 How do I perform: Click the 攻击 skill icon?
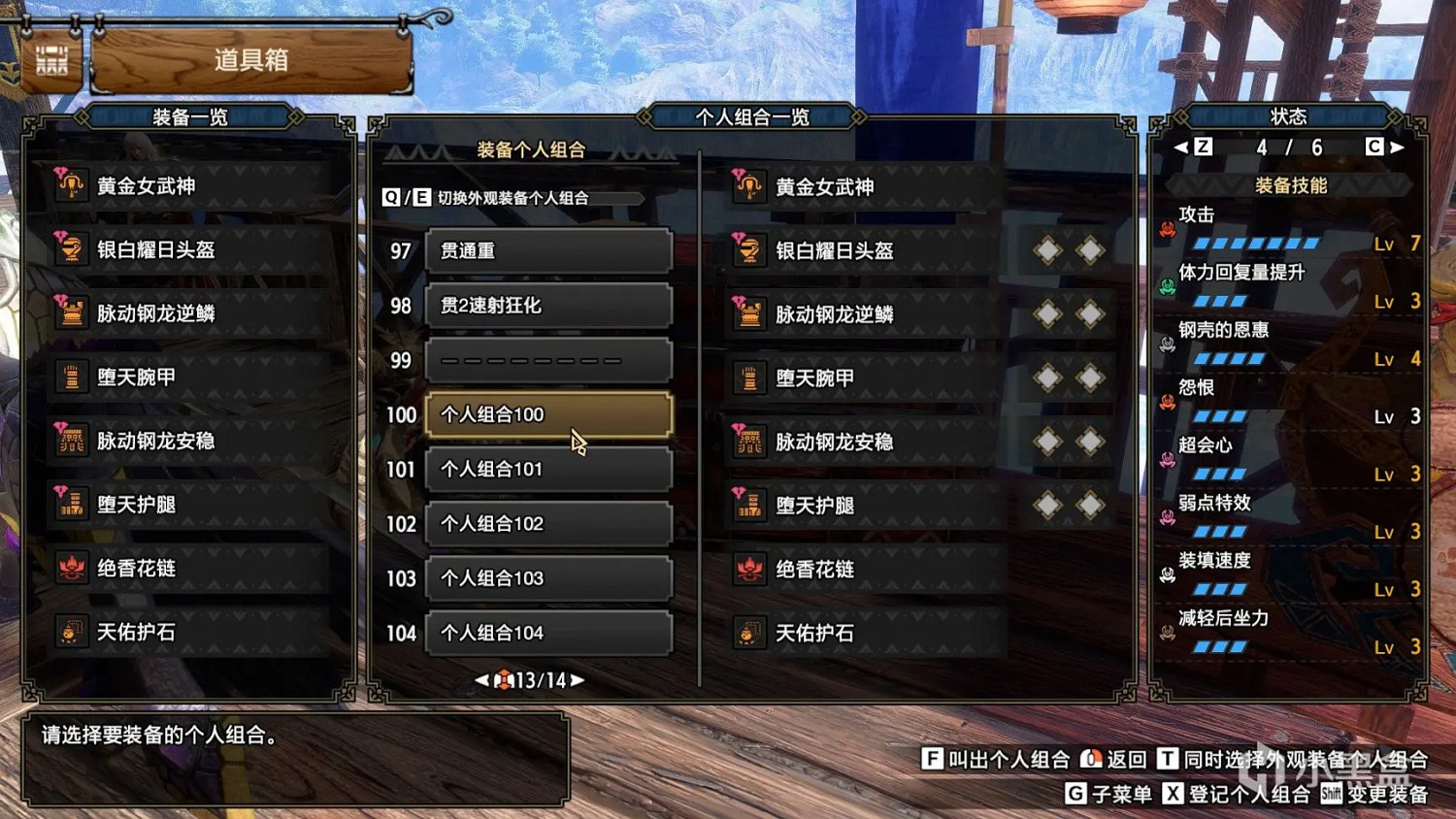(x=1168, y=227)
